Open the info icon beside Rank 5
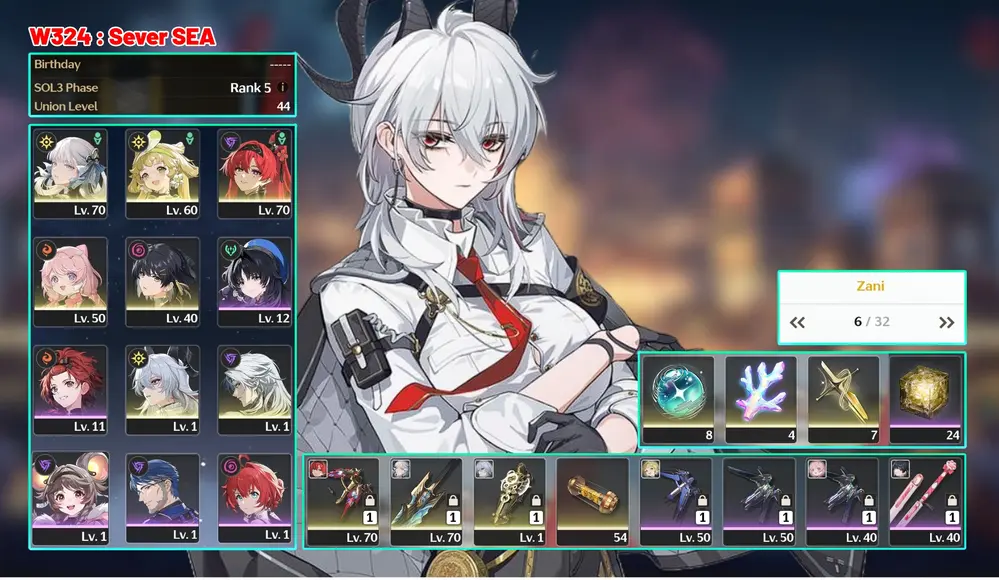This screenshot has width=999, height=580. pos(283,88)
